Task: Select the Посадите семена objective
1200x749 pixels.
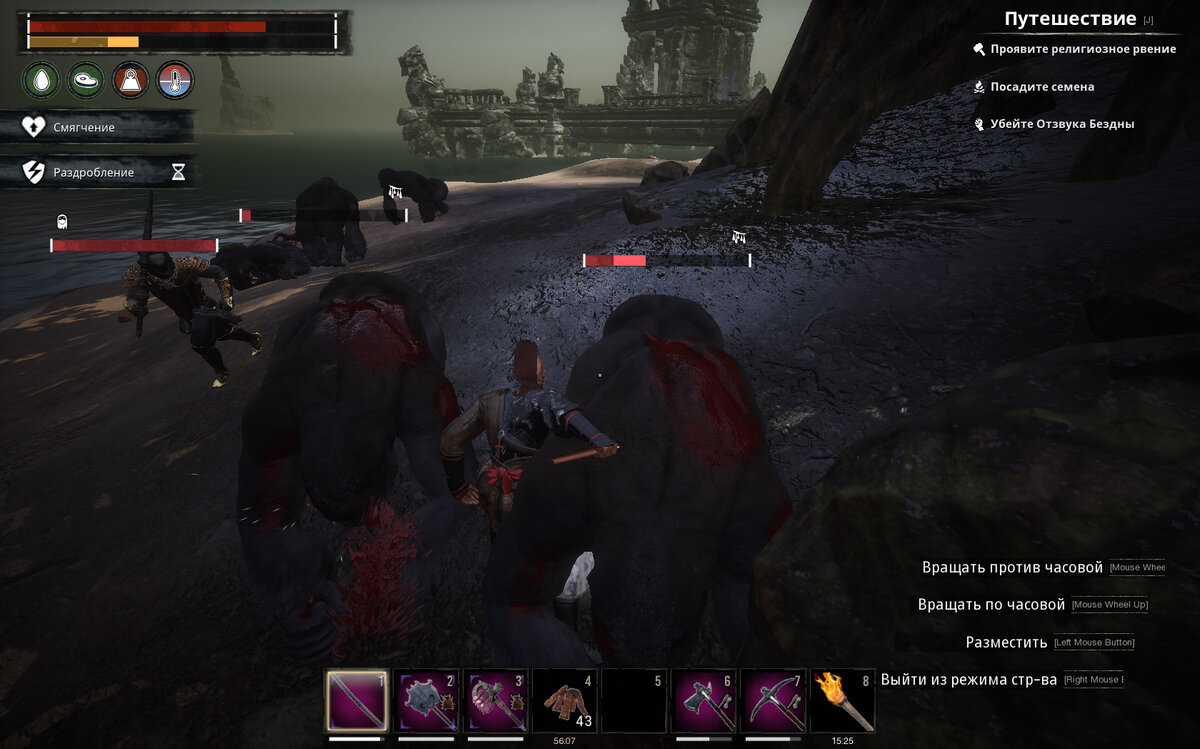Action: 1042,87
